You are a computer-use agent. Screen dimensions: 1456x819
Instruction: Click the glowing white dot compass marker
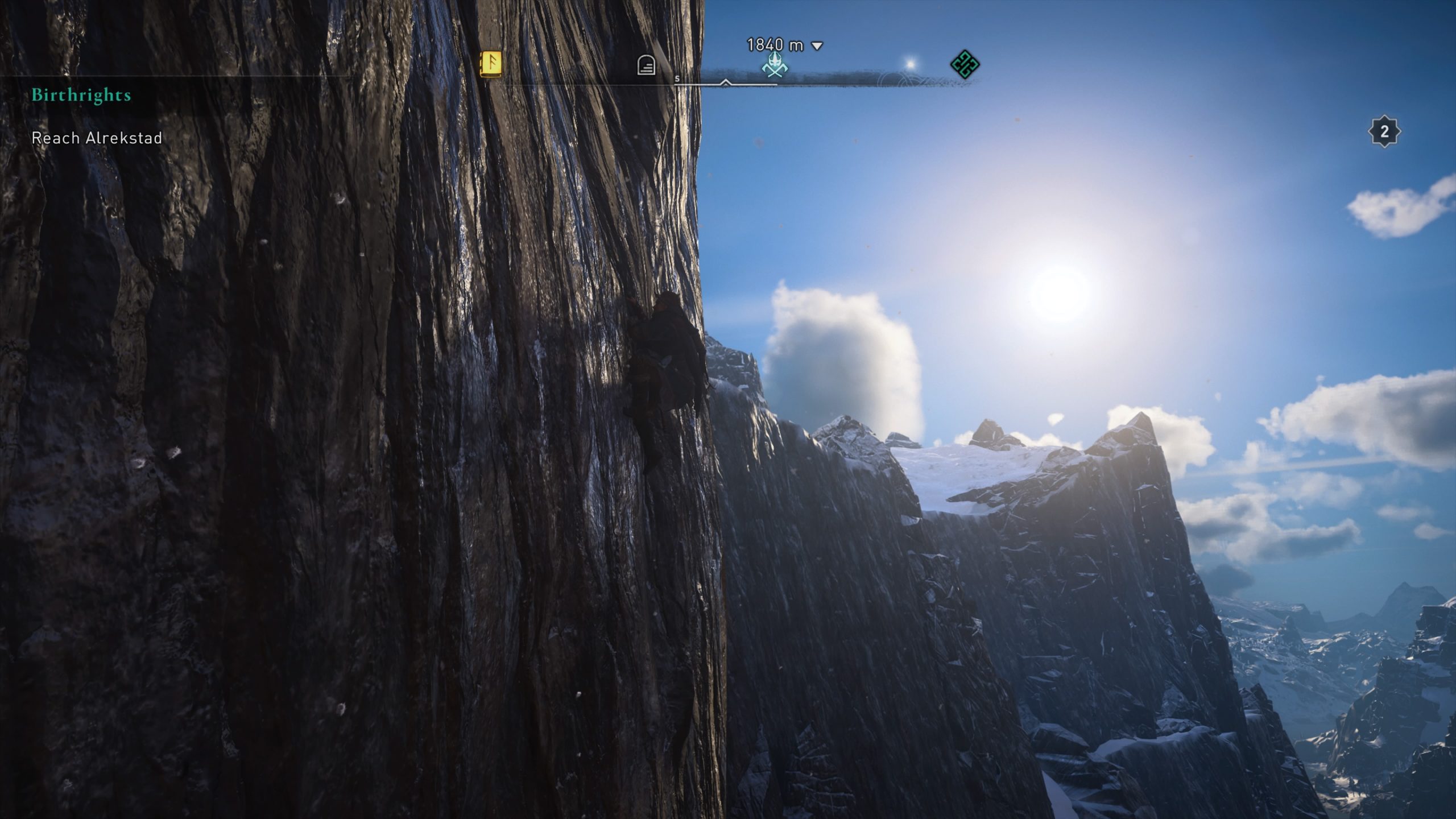911,64
